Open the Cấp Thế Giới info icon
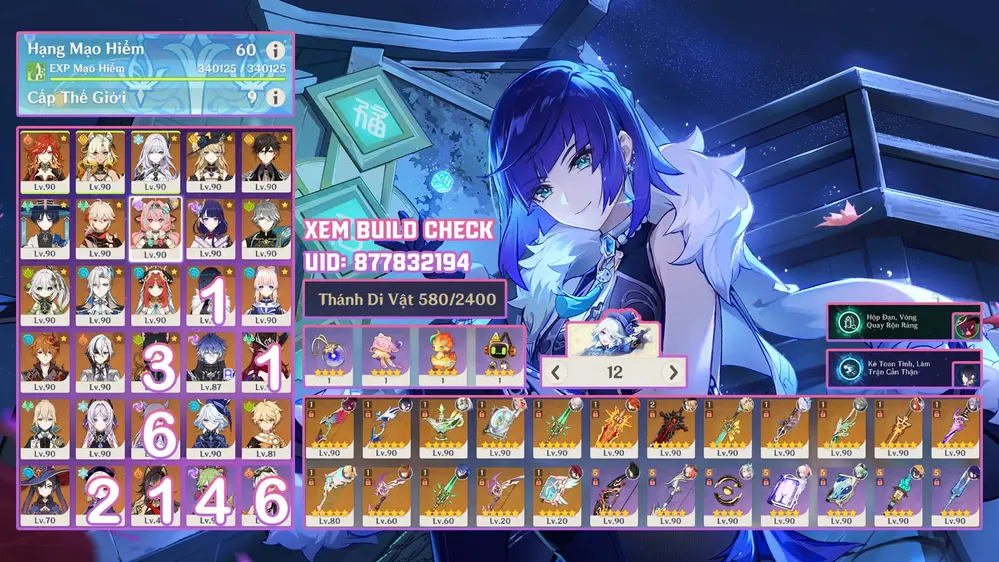 [x=275, y=98]
